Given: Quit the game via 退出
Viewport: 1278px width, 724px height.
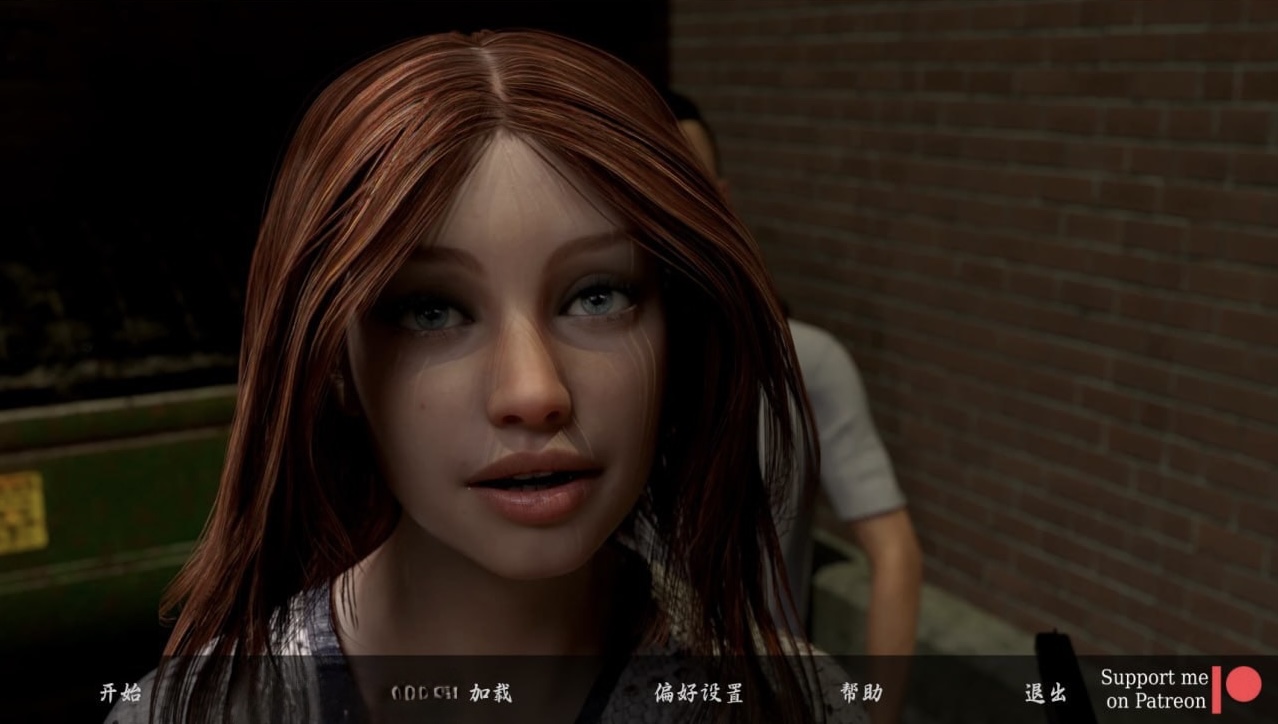Looking at the screenshot, I should click(1045, 692).
